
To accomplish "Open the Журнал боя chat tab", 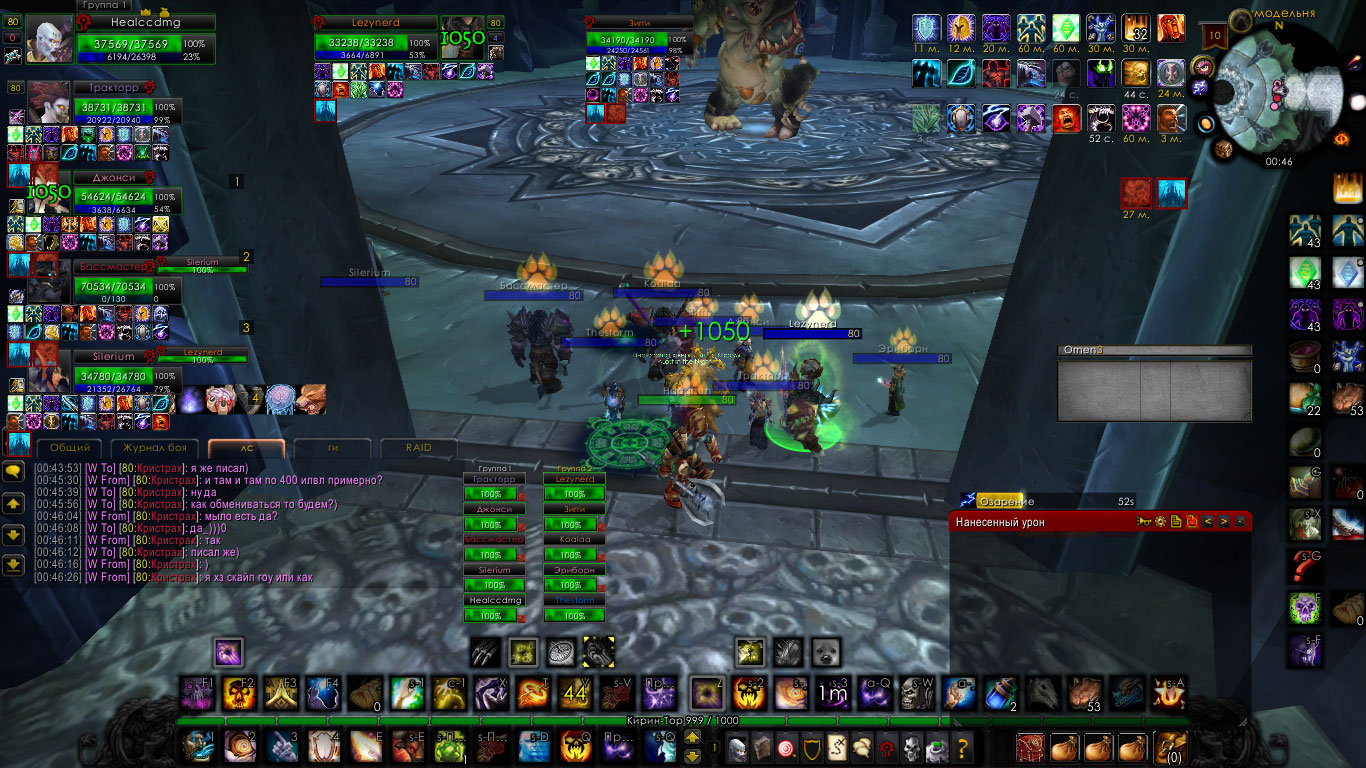I will 155,448.
